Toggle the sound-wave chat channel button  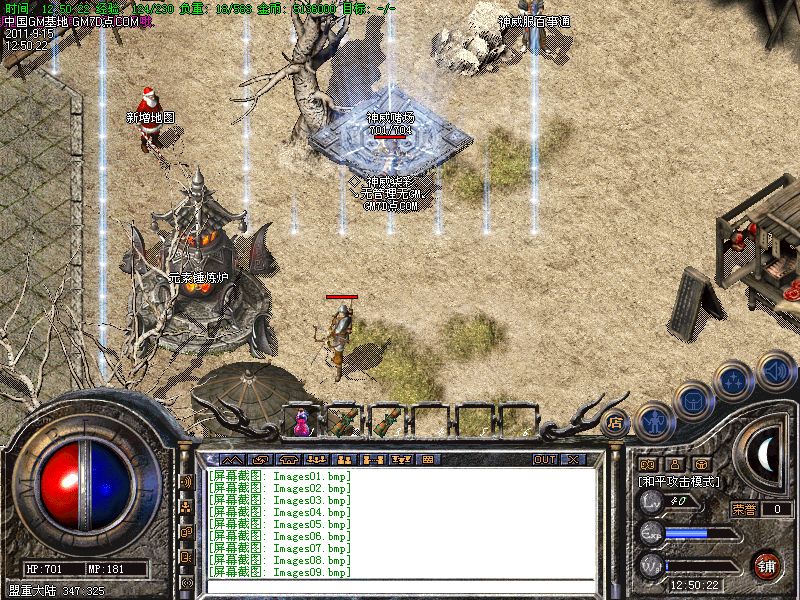point(186,481)
